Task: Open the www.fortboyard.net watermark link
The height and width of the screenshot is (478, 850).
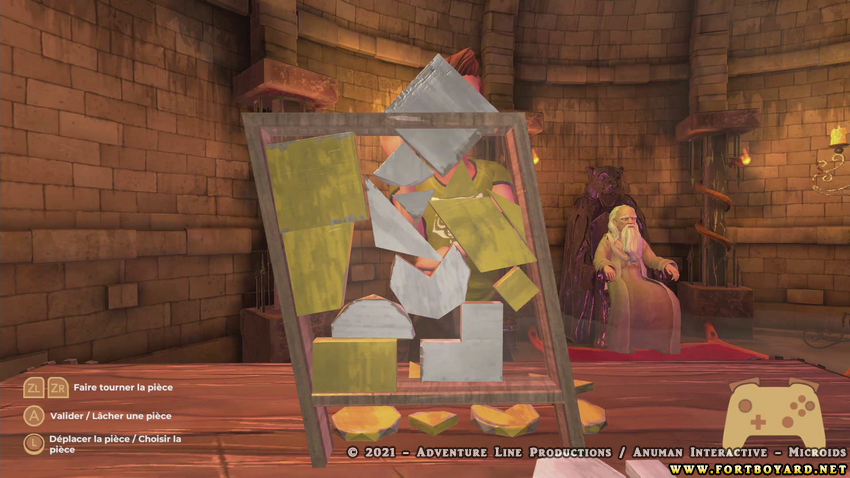Action: coord(759,468)
